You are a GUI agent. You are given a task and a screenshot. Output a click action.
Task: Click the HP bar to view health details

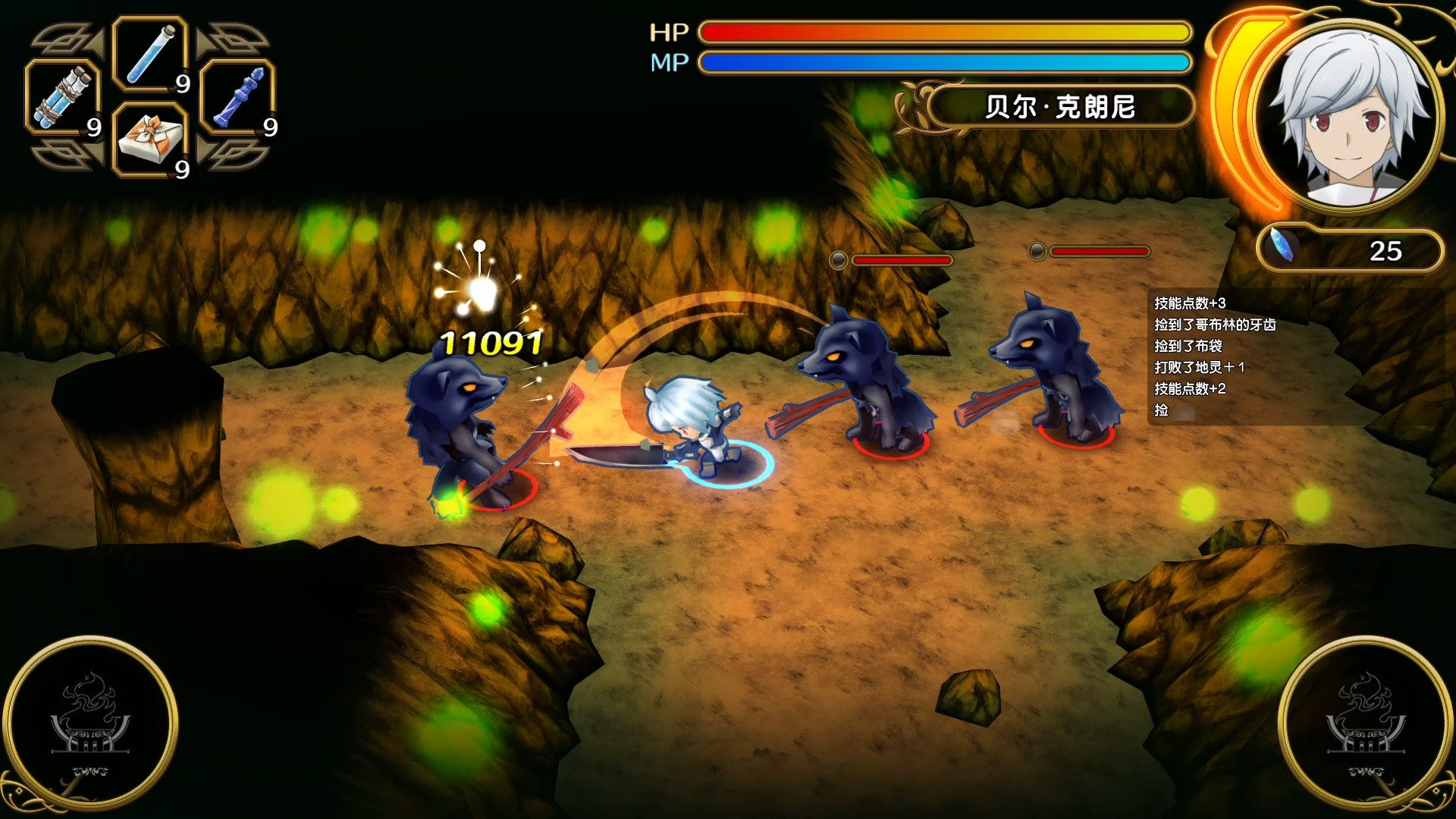coord(940,32)
